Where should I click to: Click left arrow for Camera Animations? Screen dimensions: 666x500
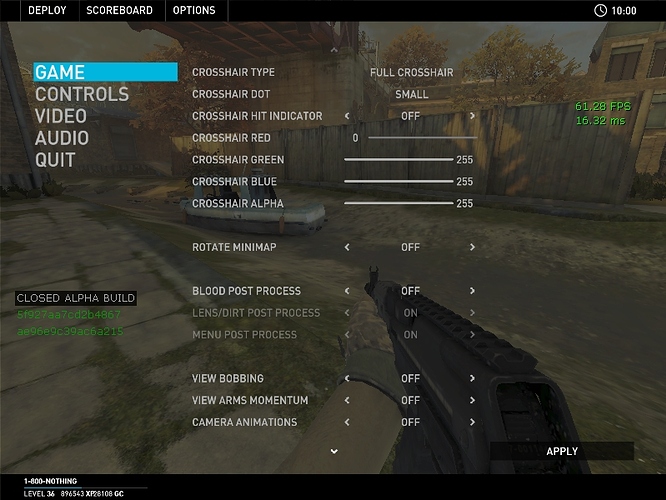coord(347,422)
